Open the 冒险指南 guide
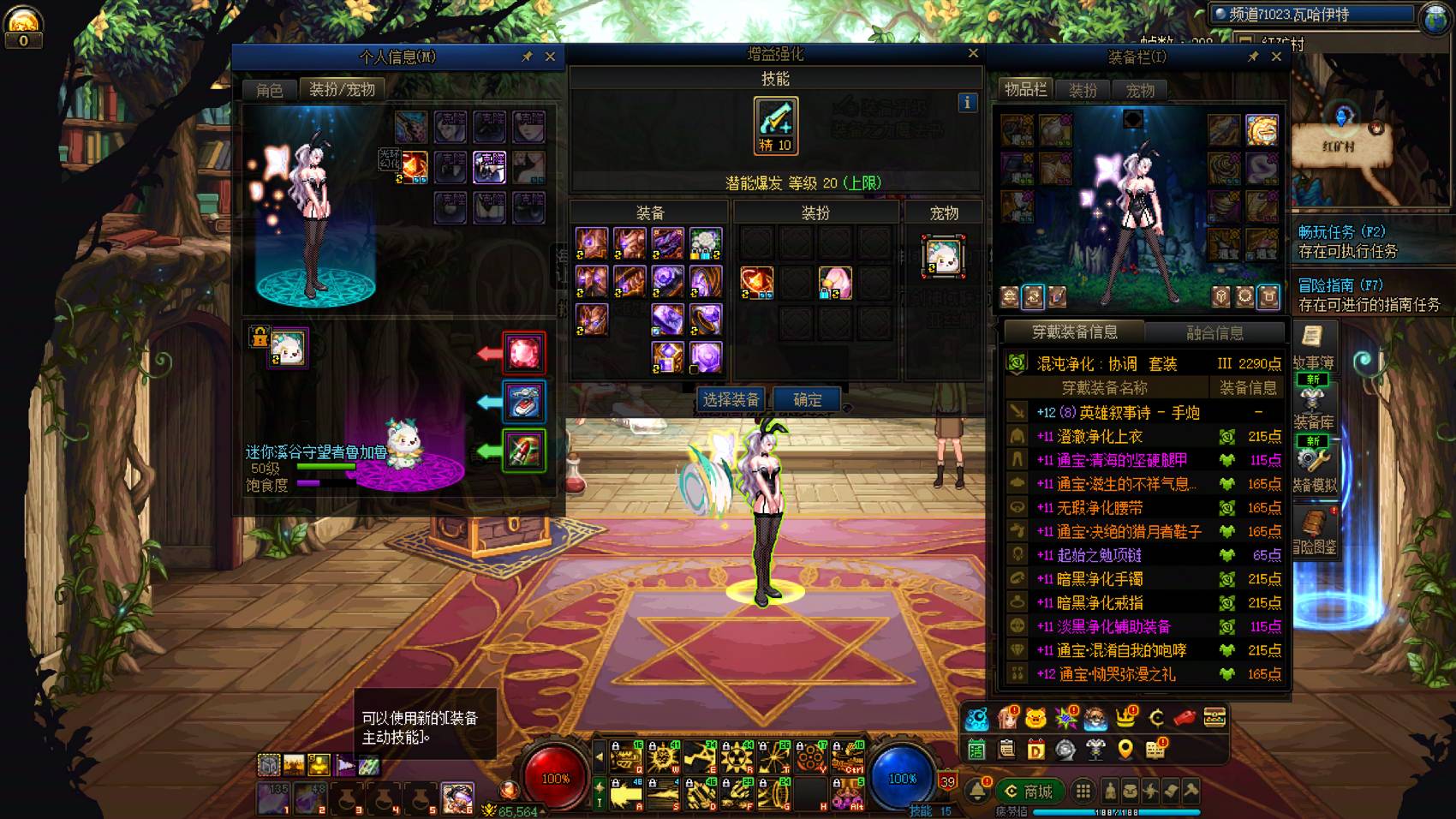Image resolution: width=1456 pixels, height=819 pixels. tap(1340, 285)
